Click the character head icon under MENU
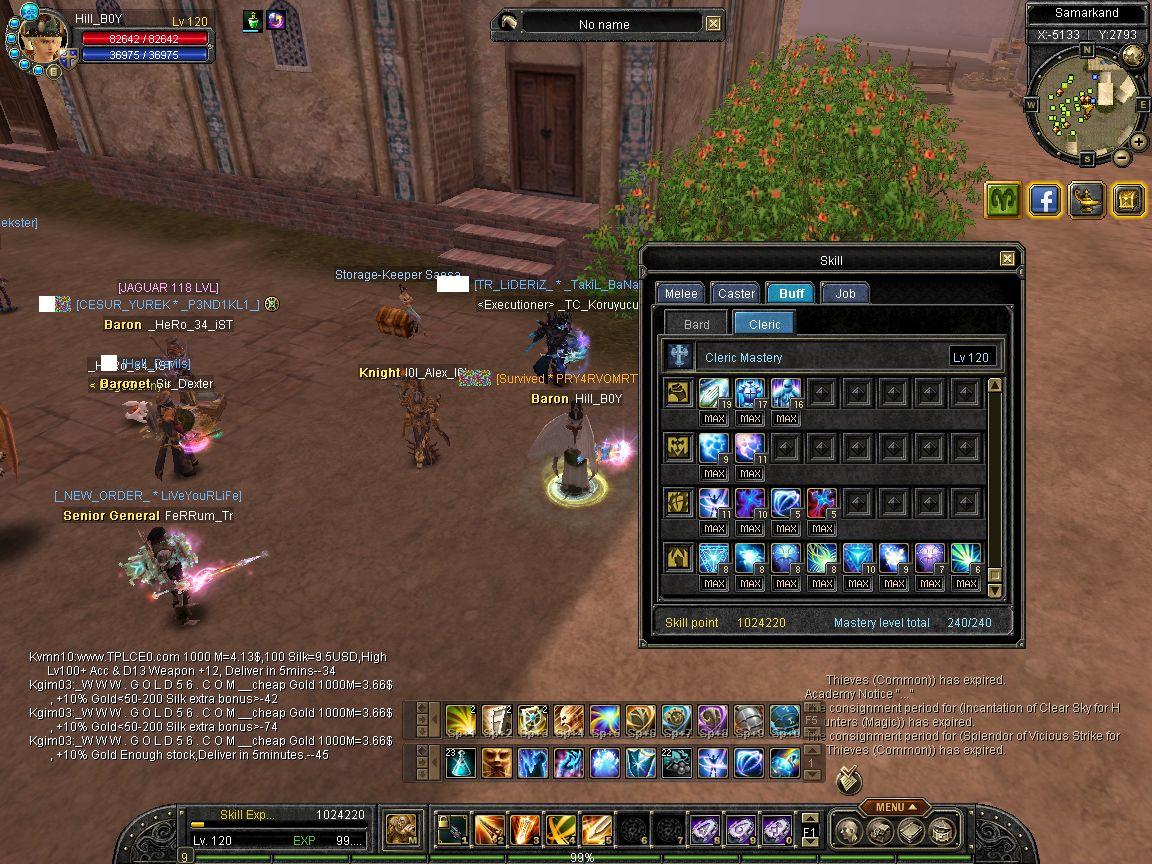The image size is (1152, 864). 847,830
